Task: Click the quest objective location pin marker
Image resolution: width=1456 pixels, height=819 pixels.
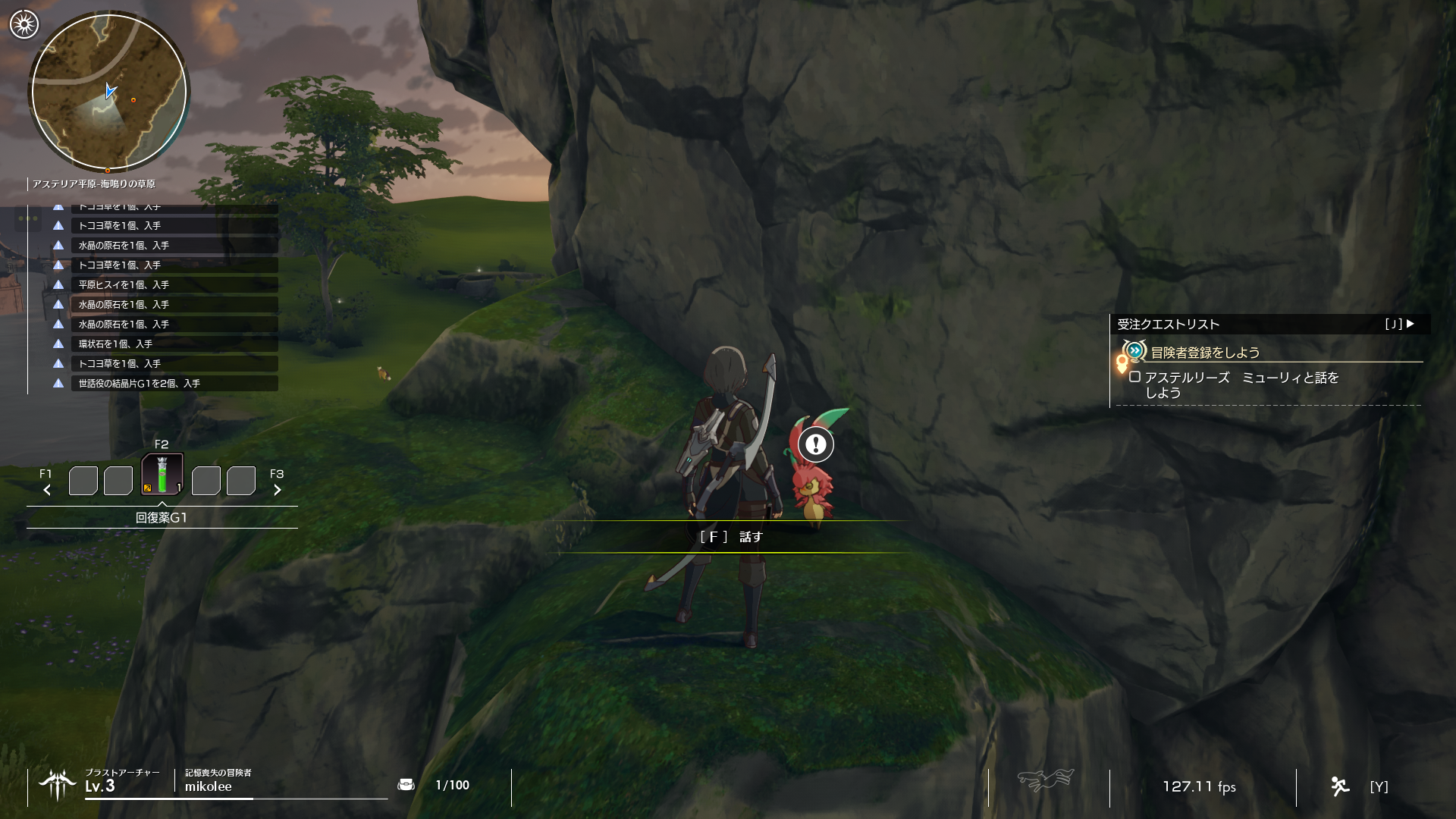Action: click(x=1122, y=364)
